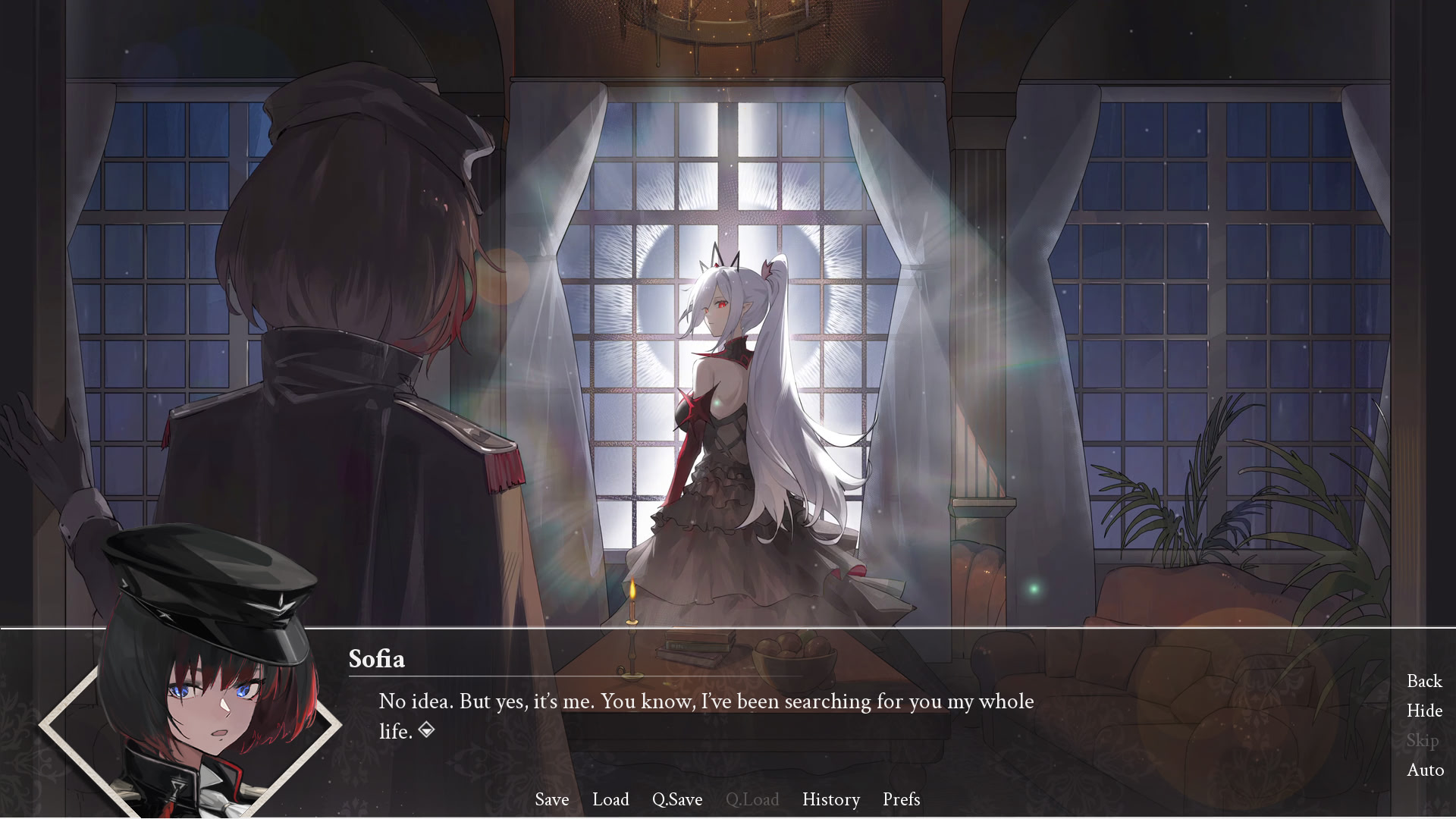Toggle Auto-forward mode
This screenshot has width=1456, height=819.
1425,770
